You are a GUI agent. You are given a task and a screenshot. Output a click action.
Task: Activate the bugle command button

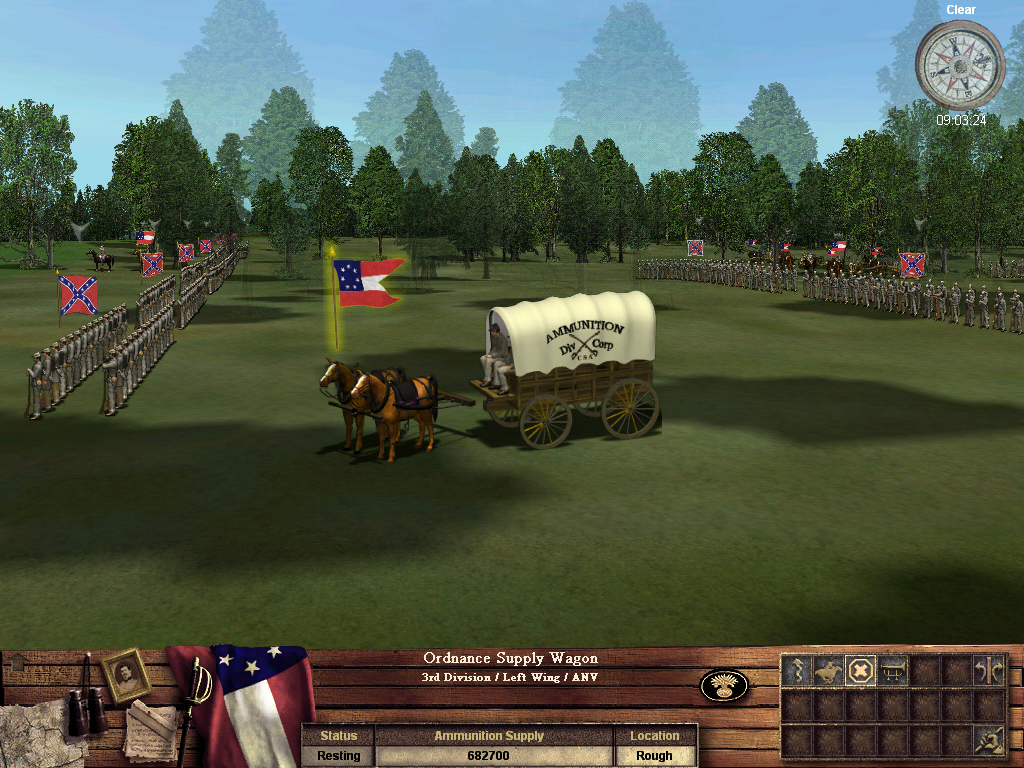coord(892,670)
